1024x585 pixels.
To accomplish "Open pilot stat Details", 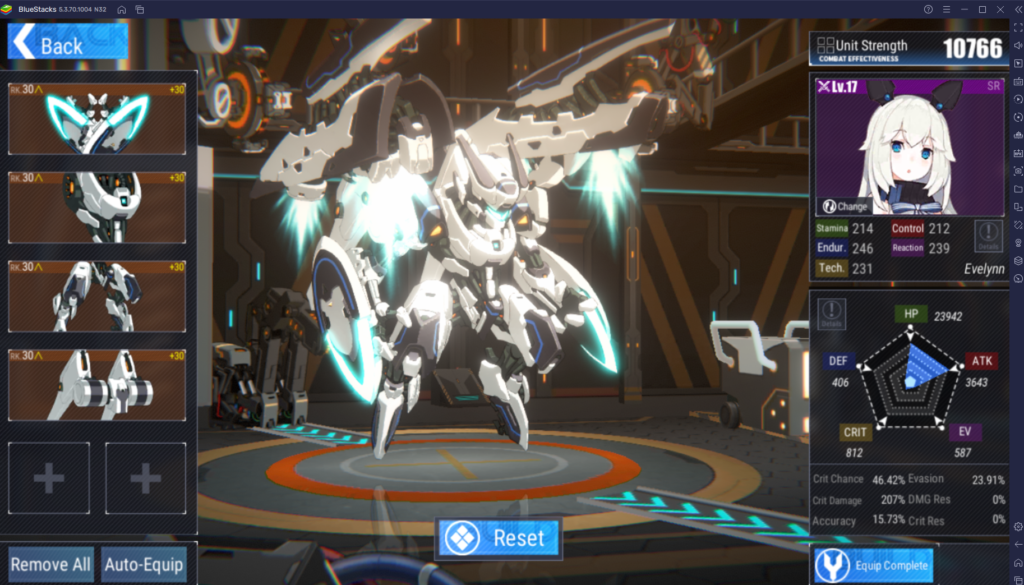I will [x=988, y=234].
